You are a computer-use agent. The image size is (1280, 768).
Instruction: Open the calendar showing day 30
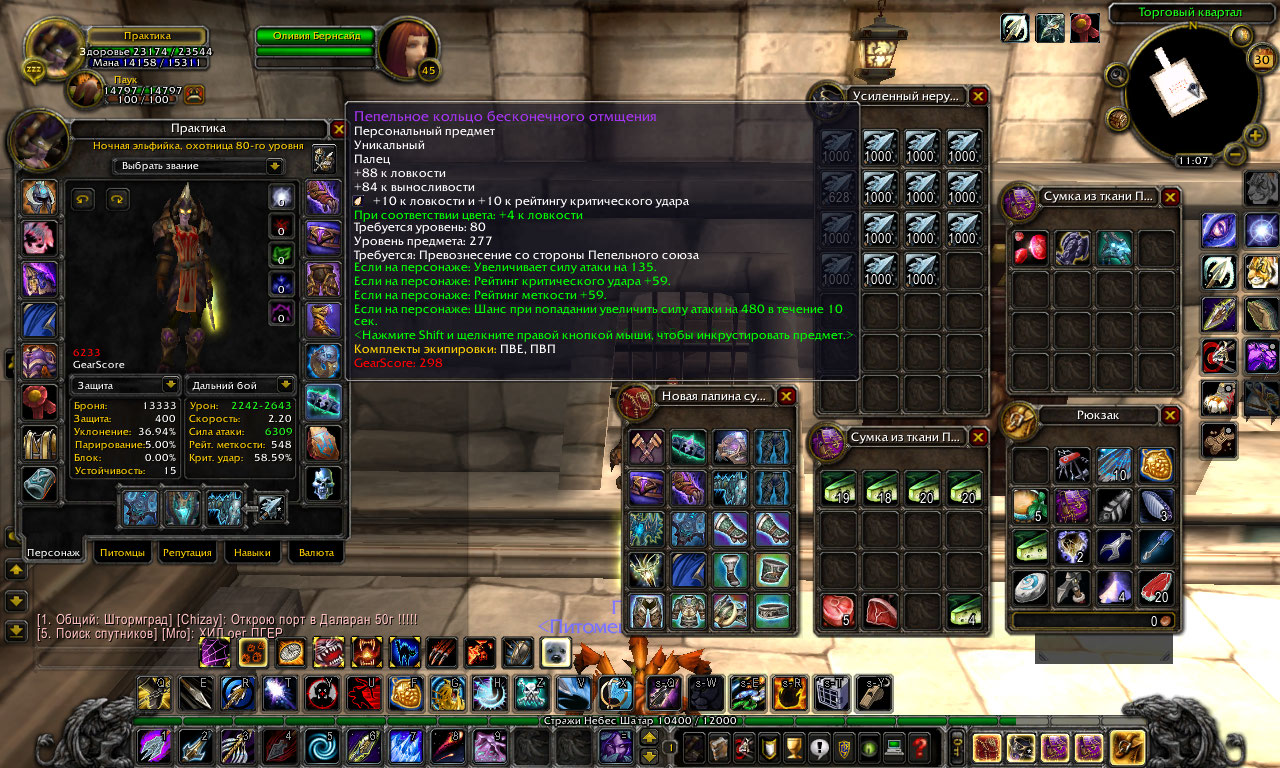pyautogui.click(x=1262, y=59)
